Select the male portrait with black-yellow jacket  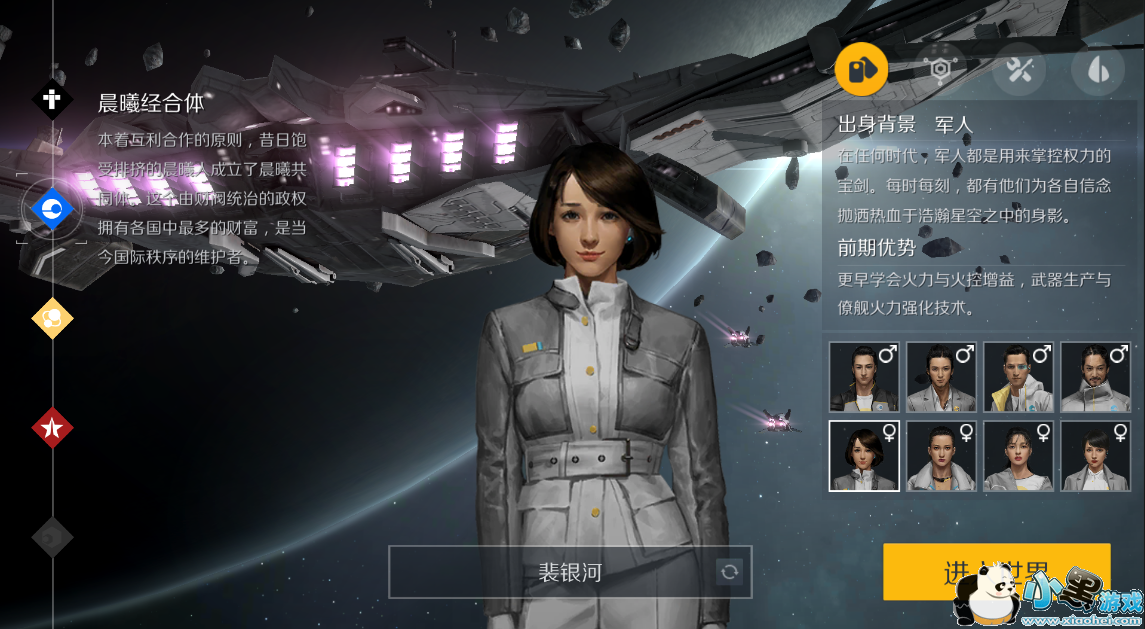click(864, 377)
